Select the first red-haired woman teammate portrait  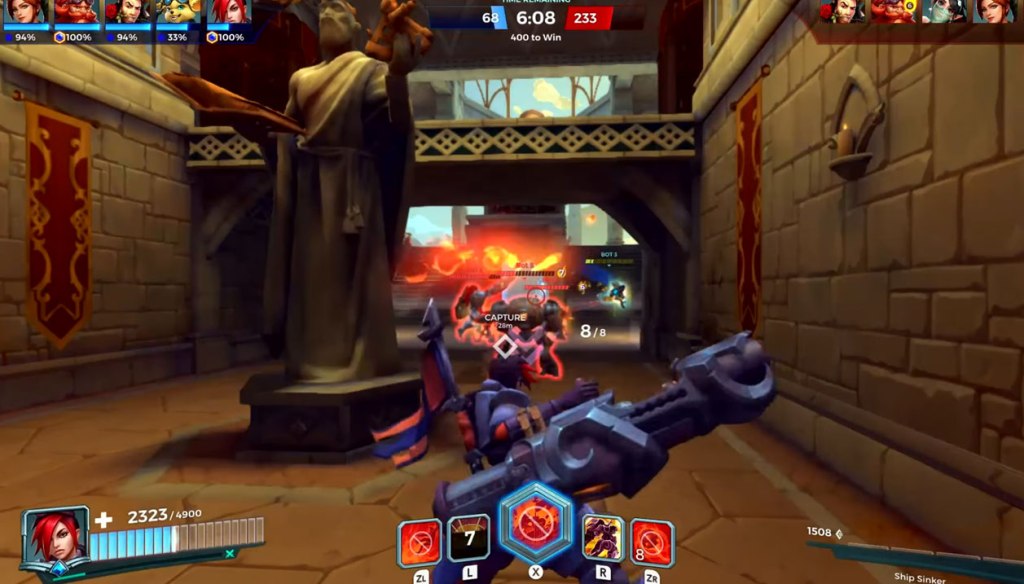click(24, 12)
